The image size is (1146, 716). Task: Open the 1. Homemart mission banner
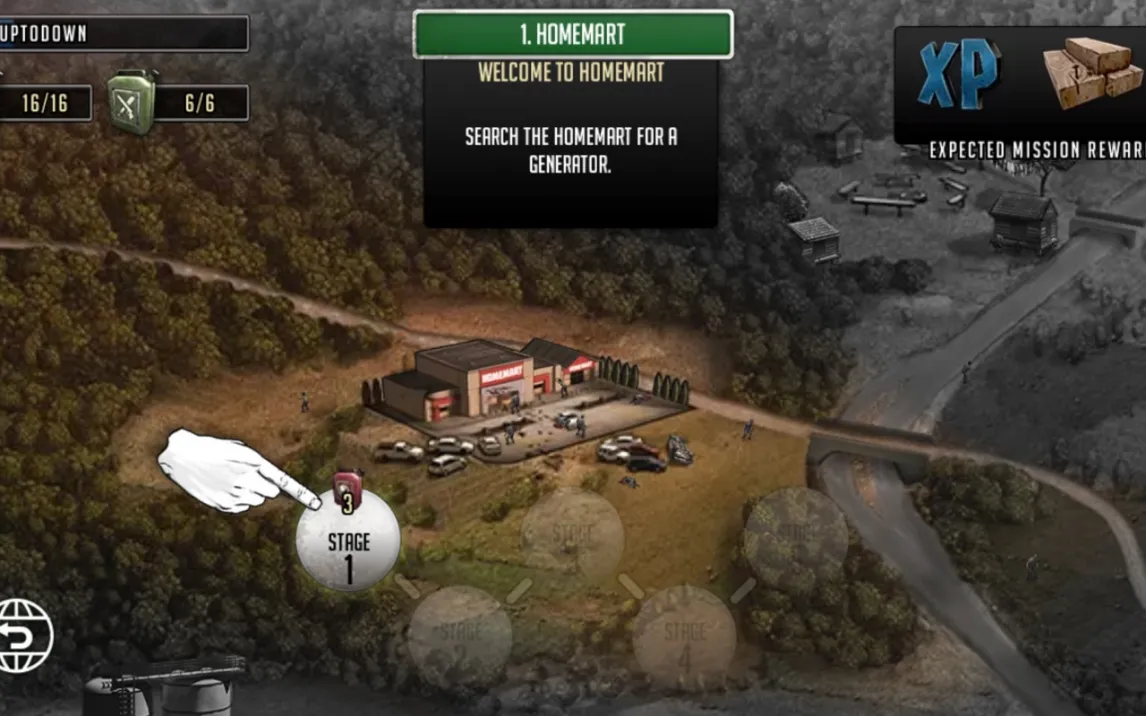[x=572, y=34]
